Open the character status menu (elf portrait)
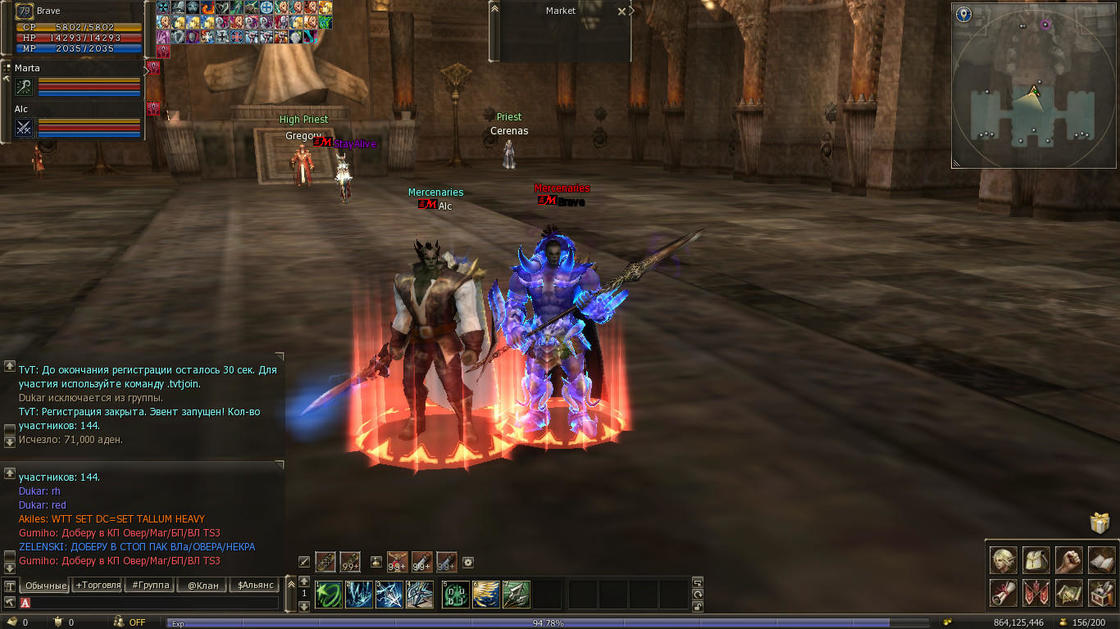The image size is (1120, 629). click(x=1003, y=560)
